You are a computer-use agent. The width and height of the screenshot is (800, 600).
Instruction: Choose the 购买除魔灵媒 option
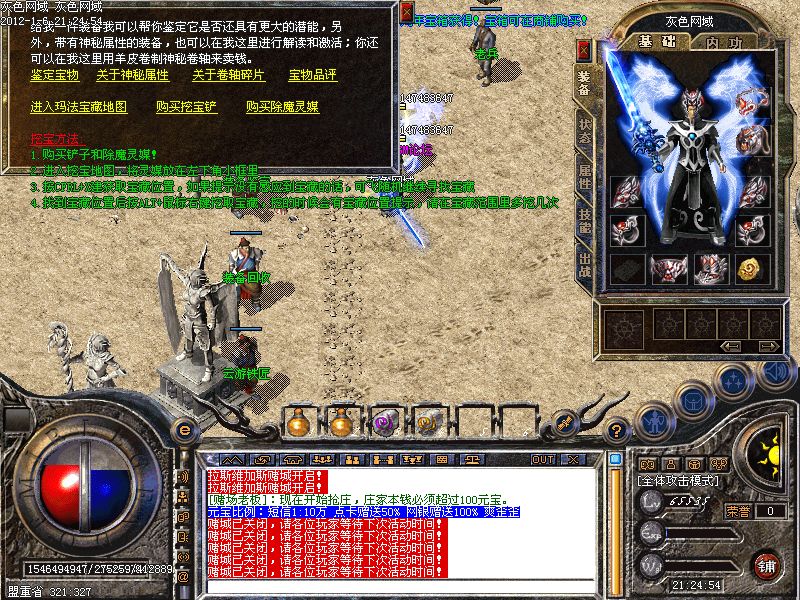[282, 106]
